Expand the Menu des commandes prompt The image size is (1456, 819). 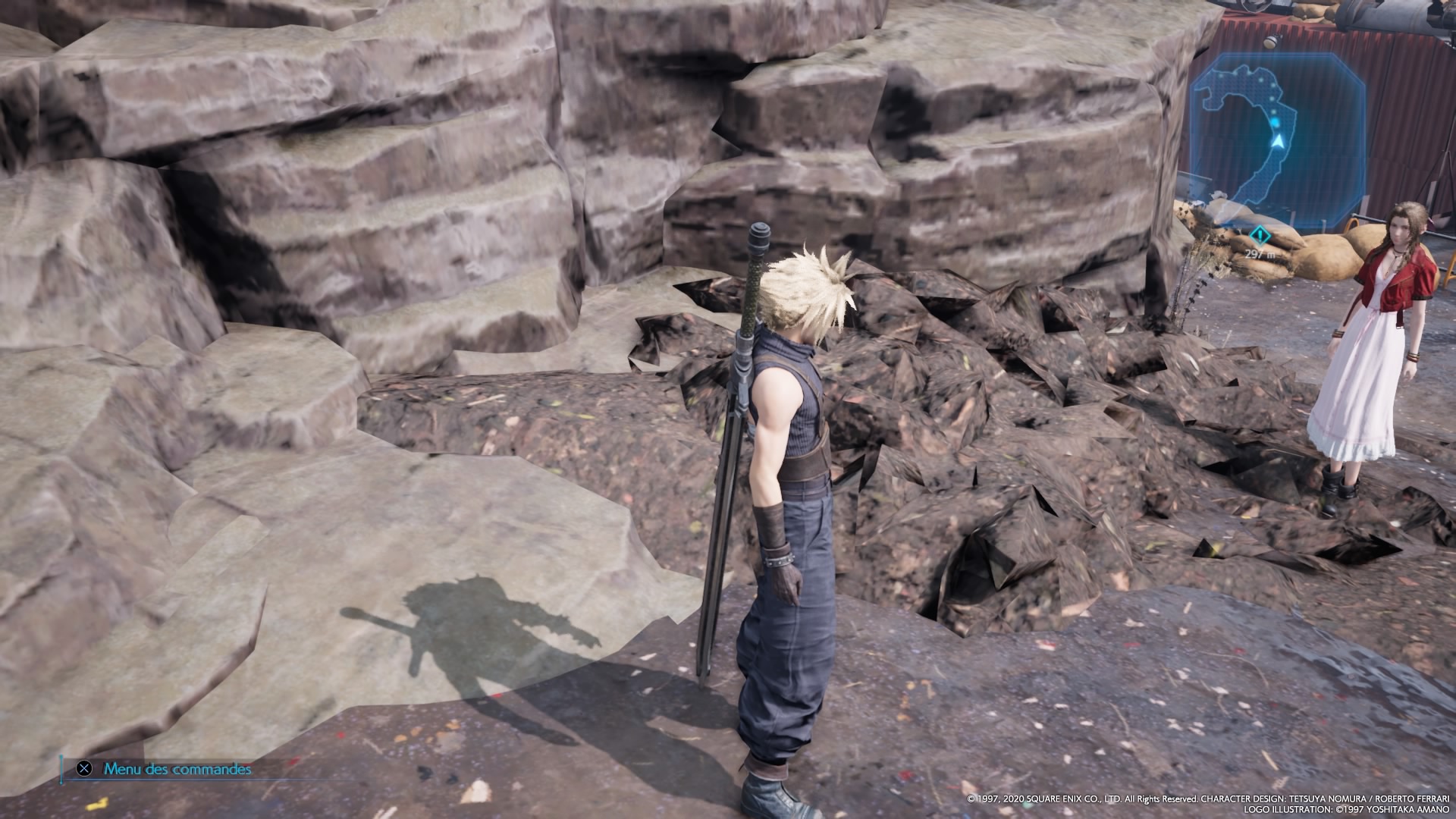[x=176, y=770]
